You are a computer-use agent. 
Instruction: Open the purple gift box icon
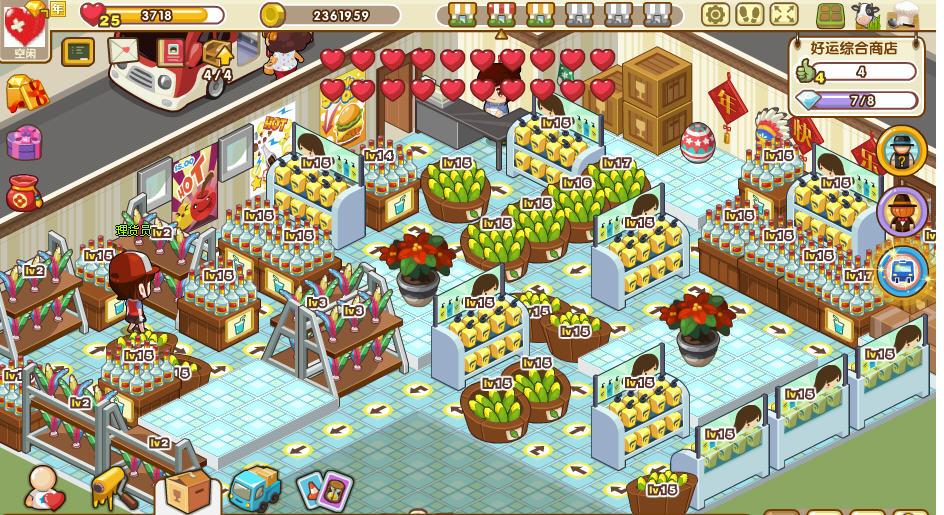point(24,142)
